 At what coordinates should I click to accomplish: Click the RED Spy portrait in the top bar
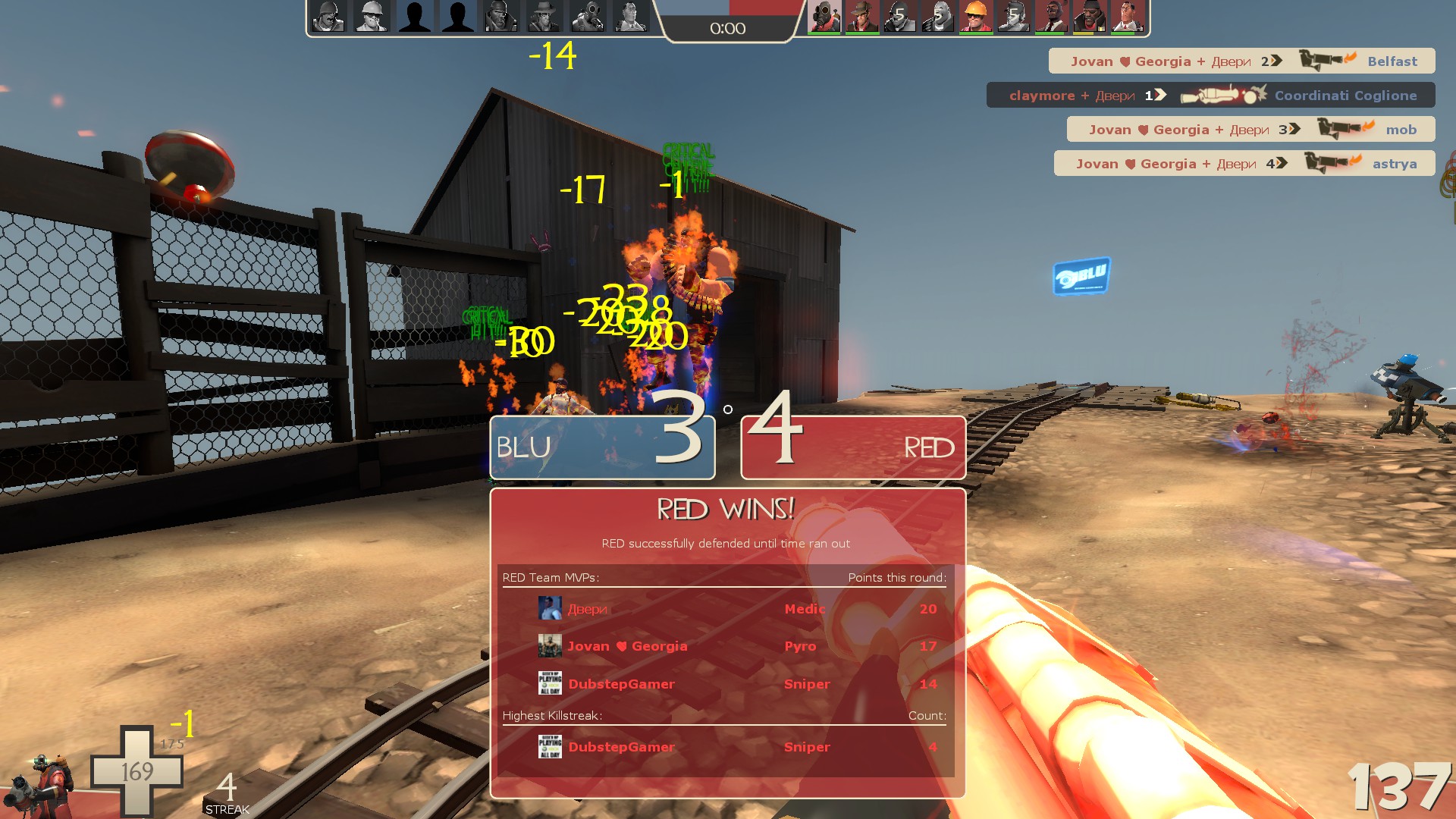pyautogui.click(x=1051, y=16)
